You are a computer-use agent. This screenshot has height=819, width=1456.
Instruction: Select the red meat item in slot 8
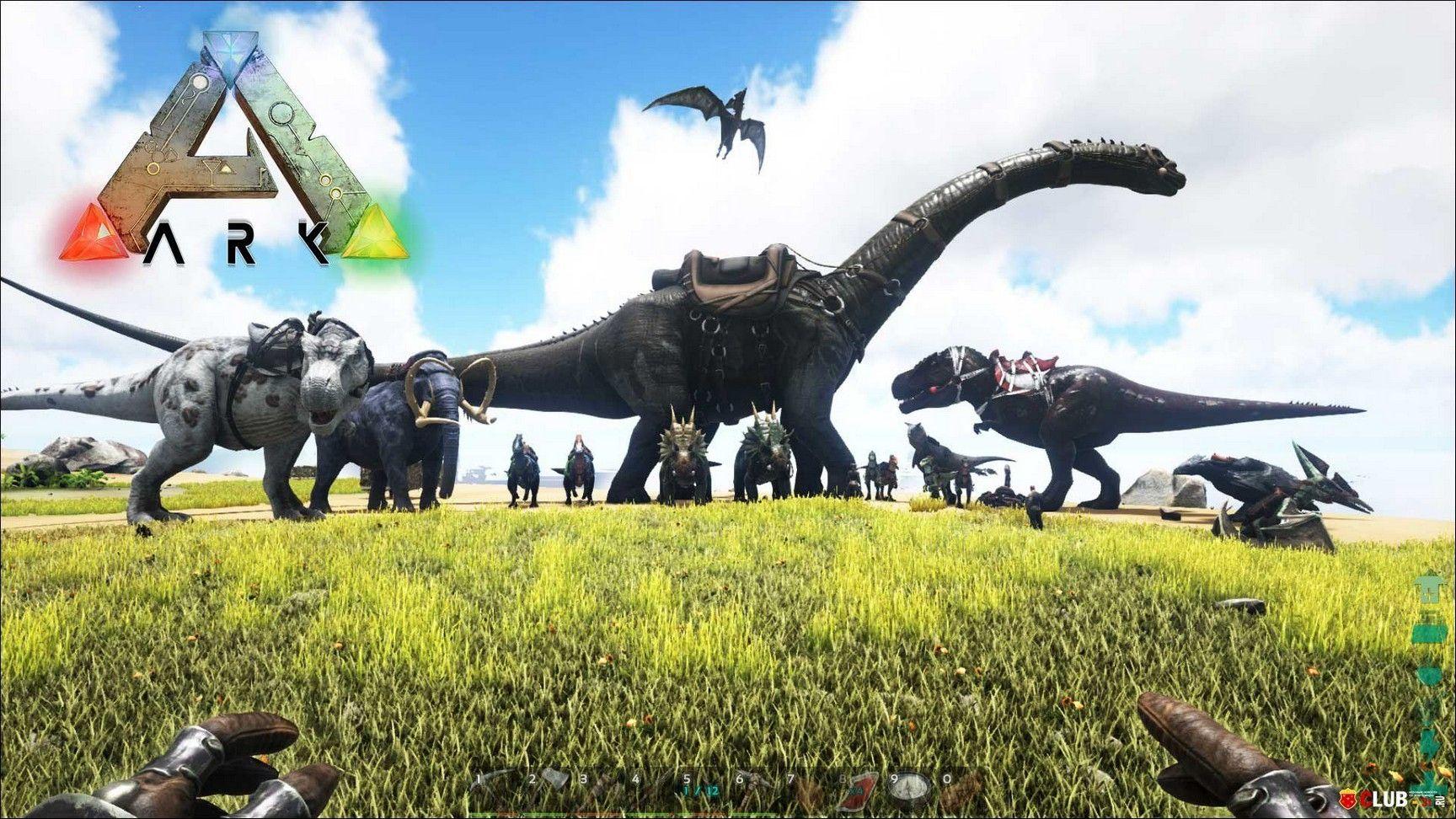pos(861,782)
